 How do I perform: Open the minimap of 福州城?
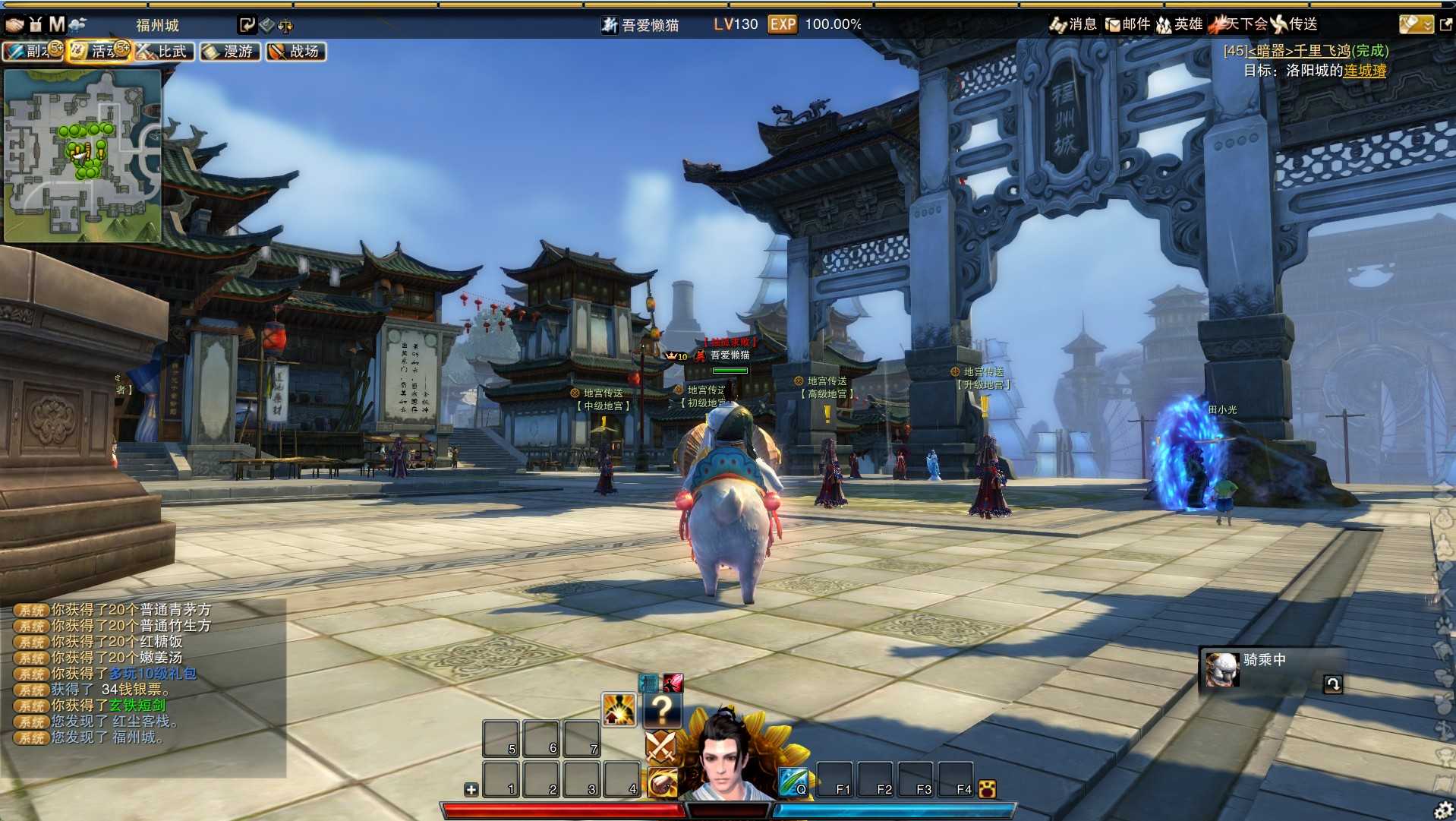point(82,156)
